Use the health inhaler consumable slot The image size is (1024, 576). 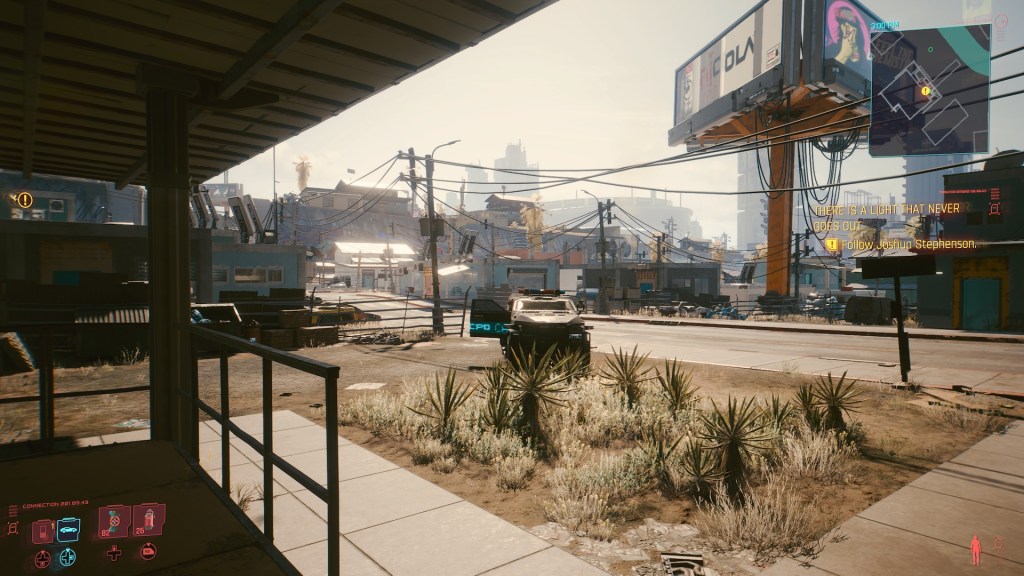[114, 522]
